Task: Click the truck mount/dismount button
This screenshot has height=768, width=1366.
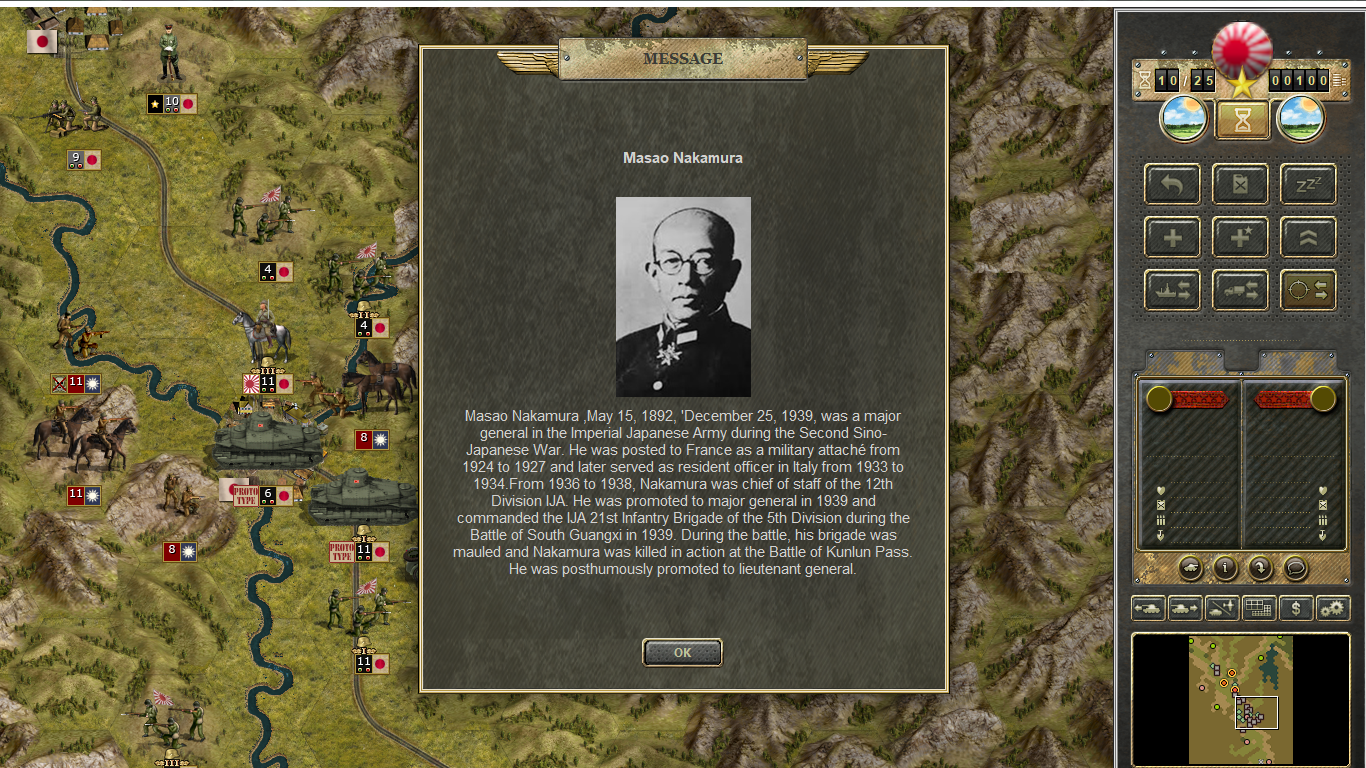Action: [x=1240, y=290]
